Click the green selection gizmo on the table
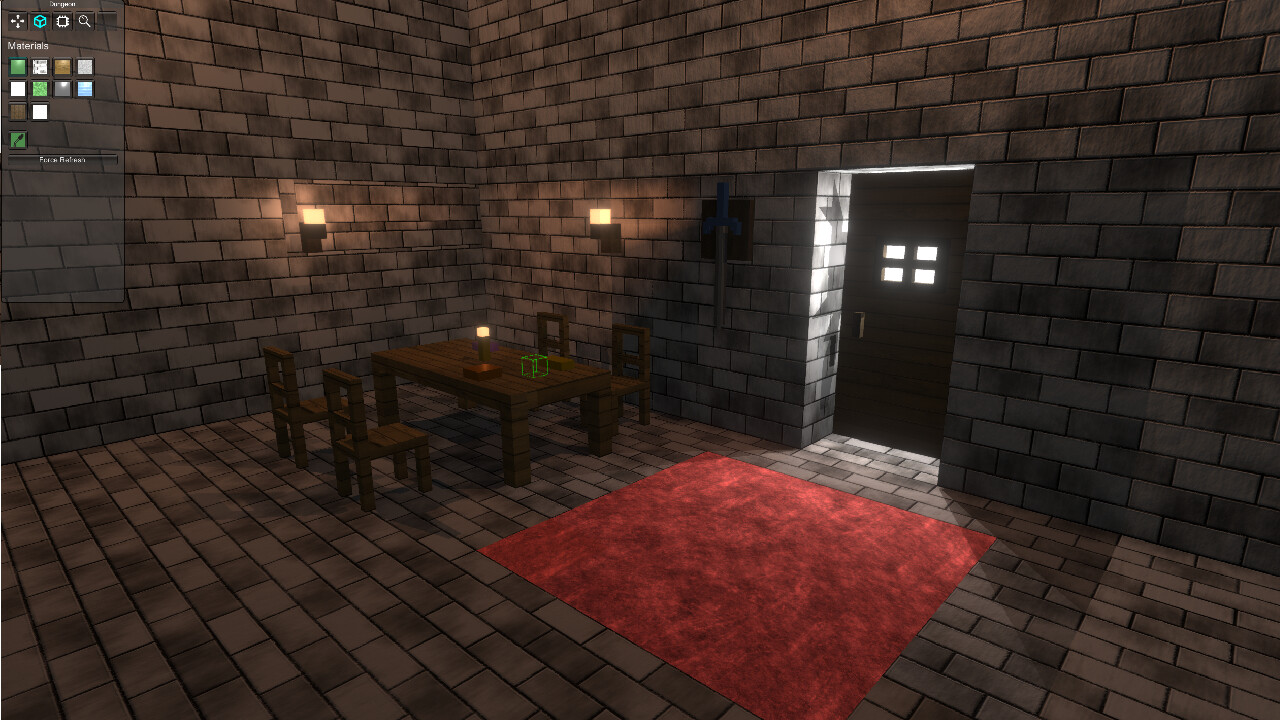Viewport: 1280px width, 720px height. click(533, 368)
